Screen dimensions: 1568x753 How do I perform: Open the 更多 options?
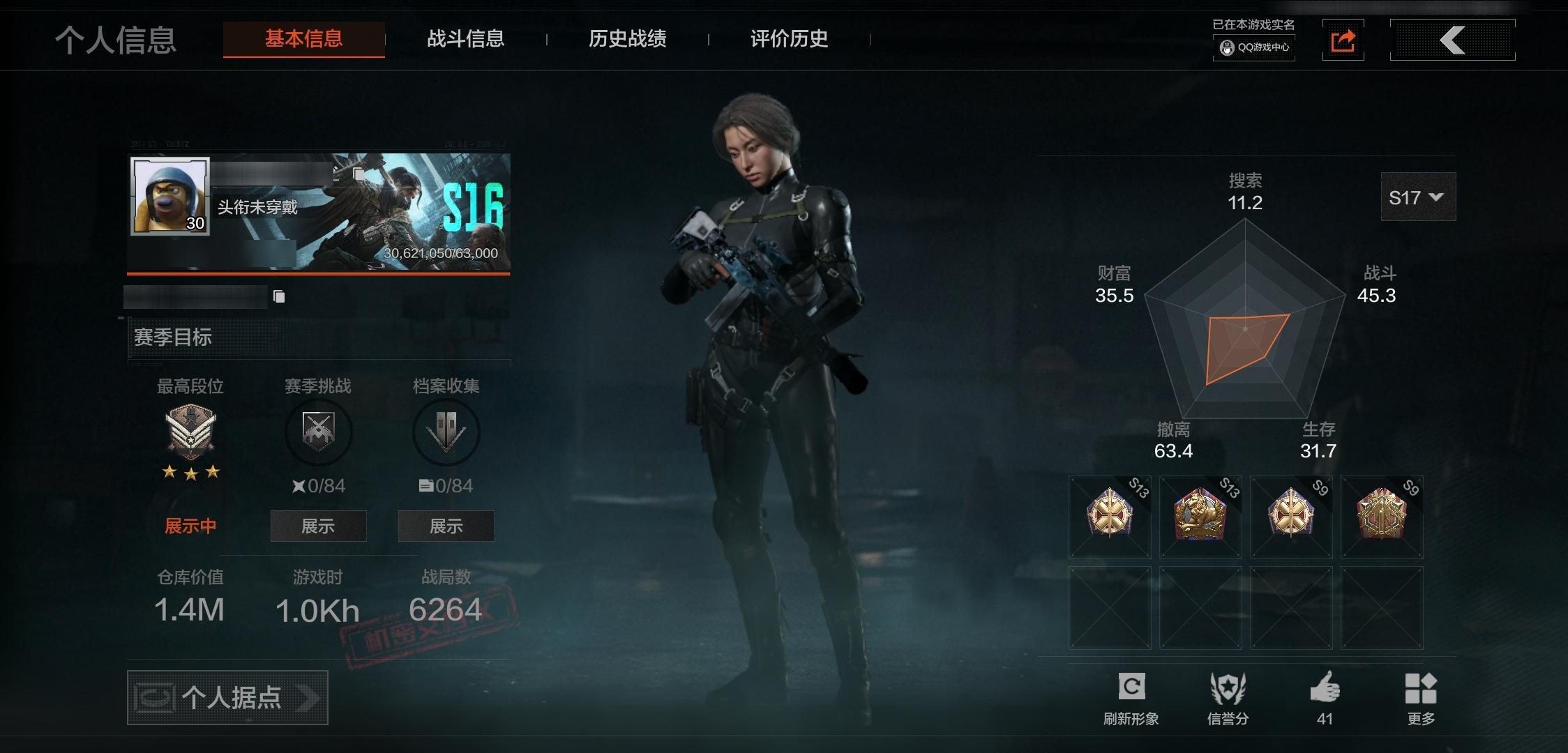point(1421,698)
